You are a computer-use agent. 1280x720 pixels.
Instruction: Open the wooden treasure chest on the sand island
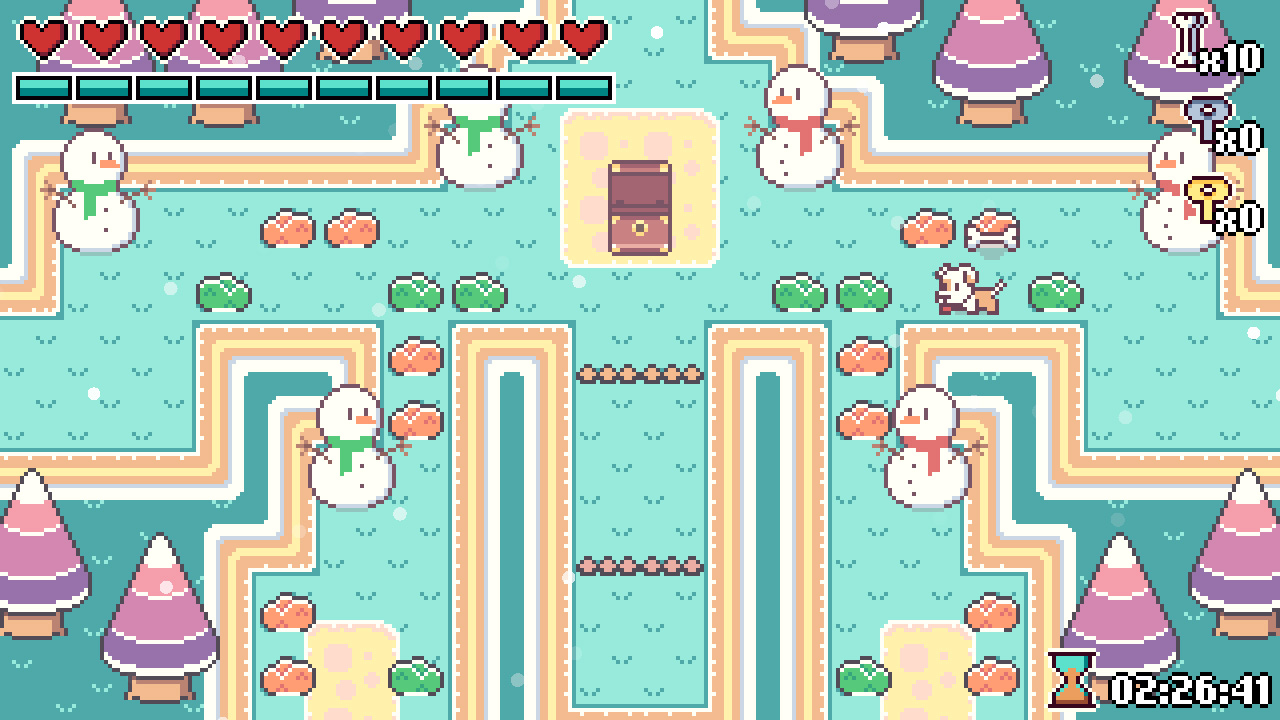click(639, 206)
